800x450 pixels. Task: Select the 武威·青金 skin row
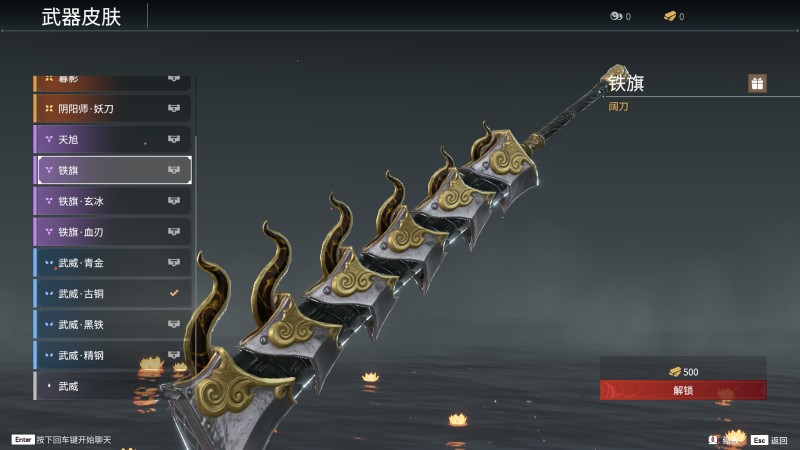[x=112, y=263]
